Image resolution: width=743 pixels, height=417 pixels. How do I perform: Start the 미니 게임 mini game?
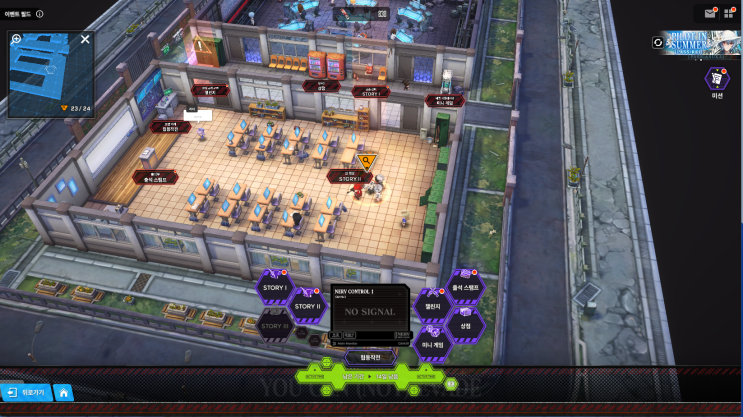coord(433,344)
